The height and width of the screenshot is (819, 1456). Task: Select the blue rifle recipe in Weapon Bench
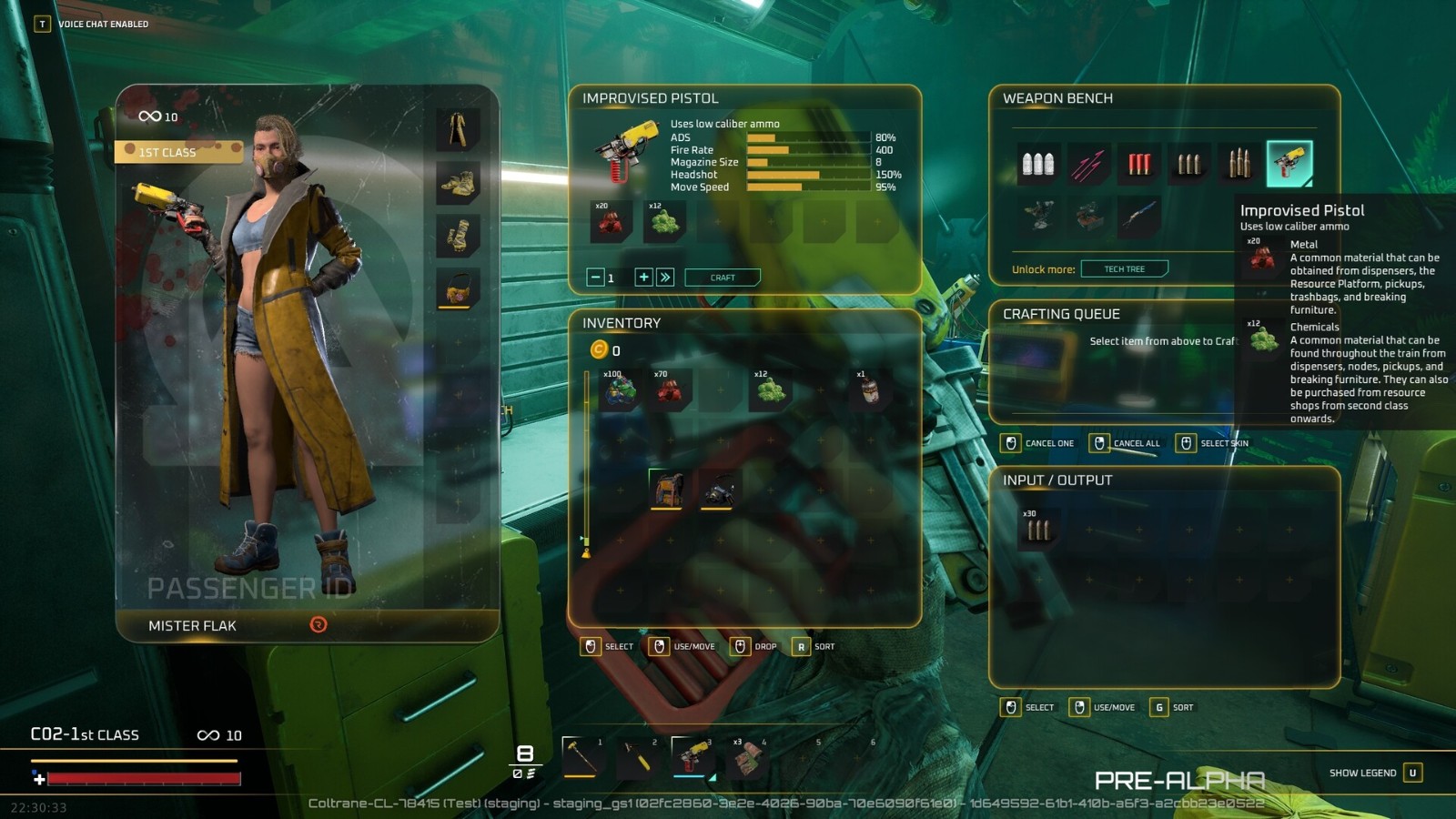(x=1139, y=216)
